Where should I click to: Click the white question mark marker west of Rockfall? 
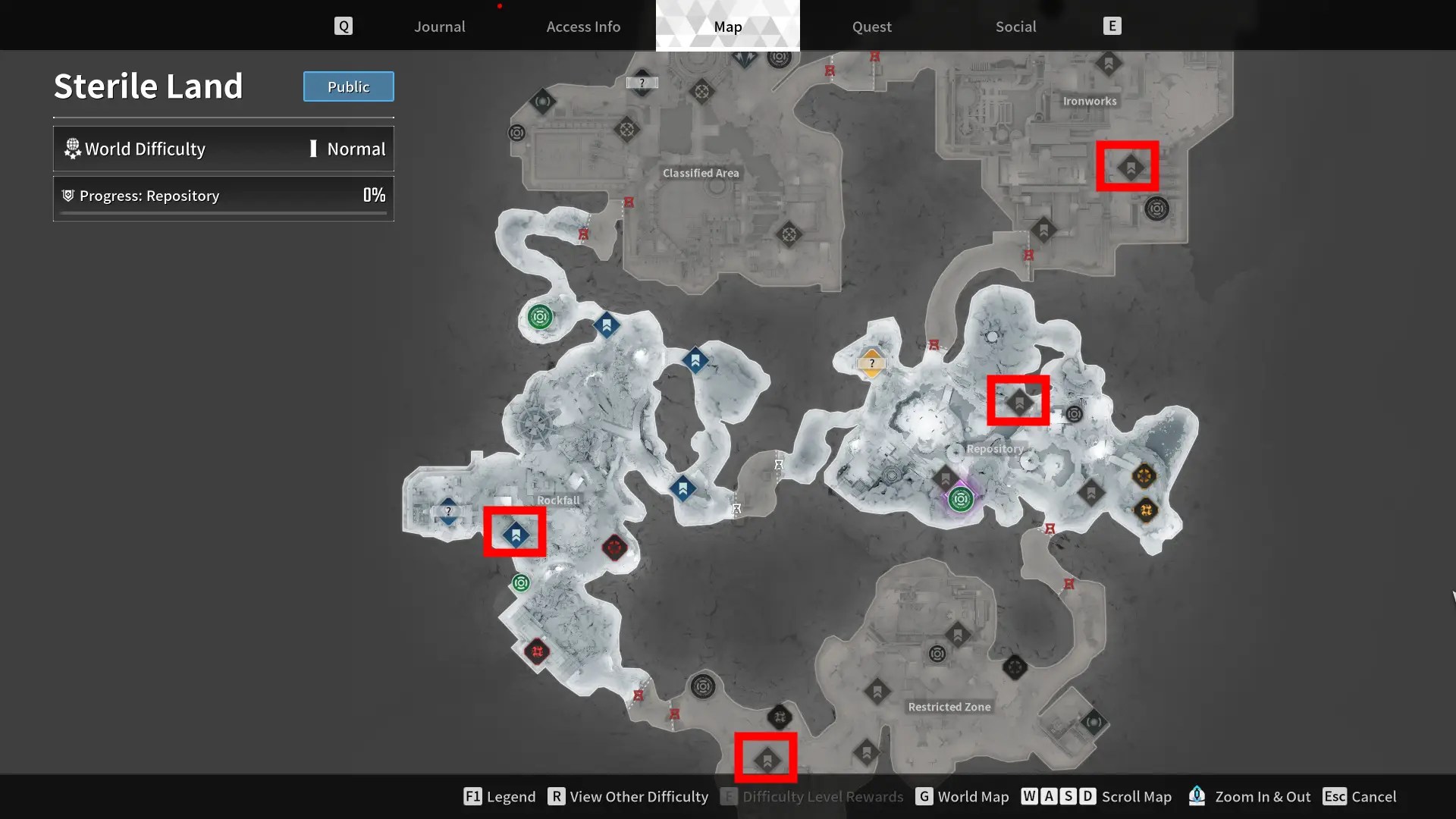click(449, 511)
